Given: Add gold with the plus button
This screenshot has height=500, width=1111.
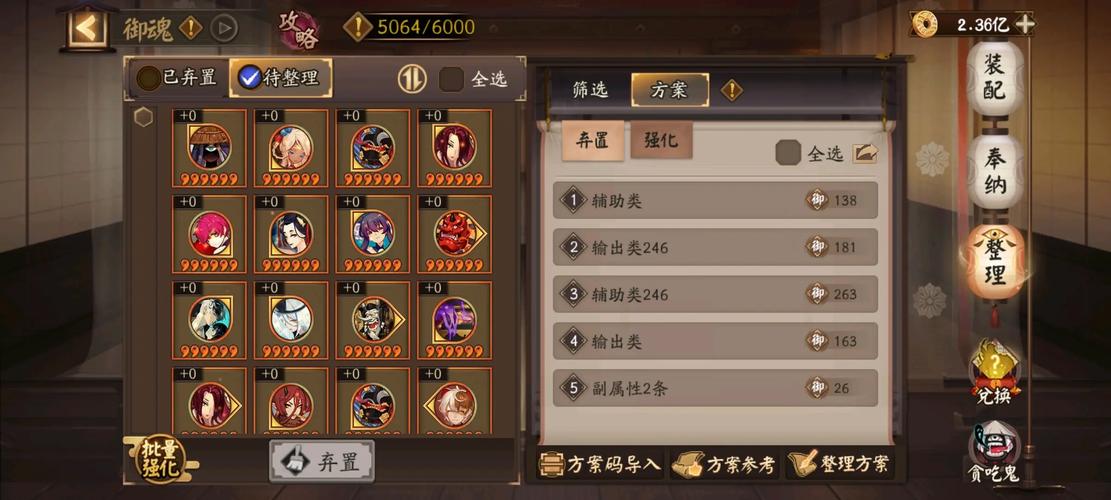Looking at the screenshot, I should 1024,24.
